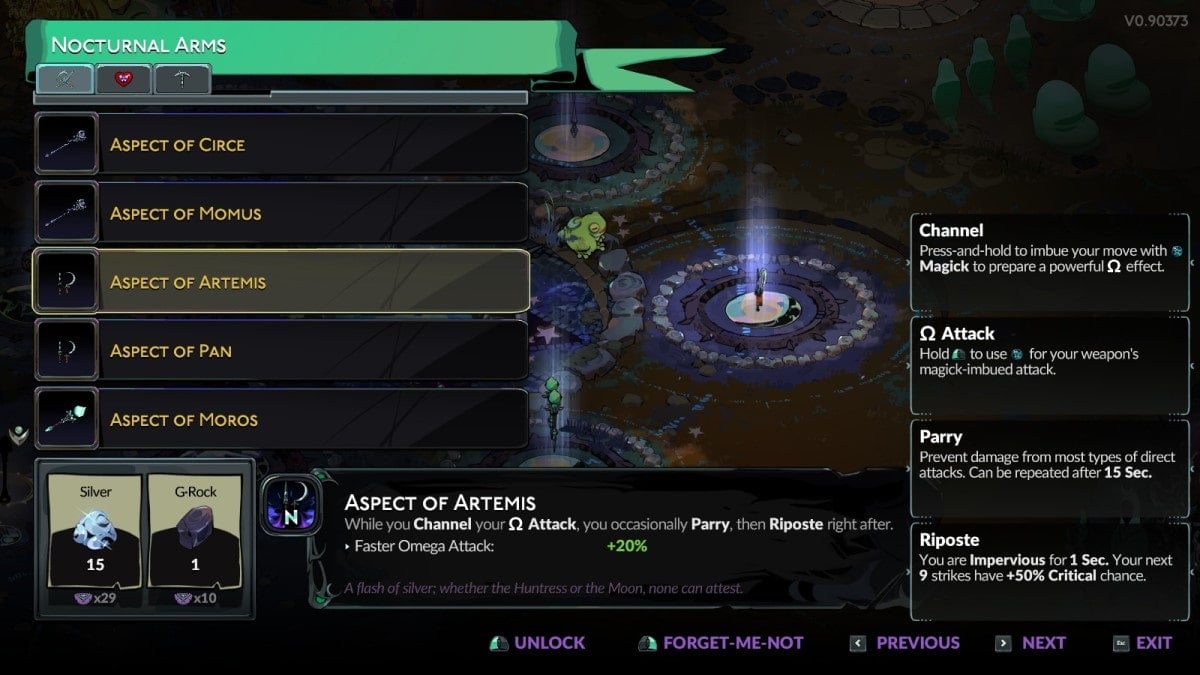Unlock the selected aspect
The width and height of the screenshot is (1200, 675).
(538, 643)
